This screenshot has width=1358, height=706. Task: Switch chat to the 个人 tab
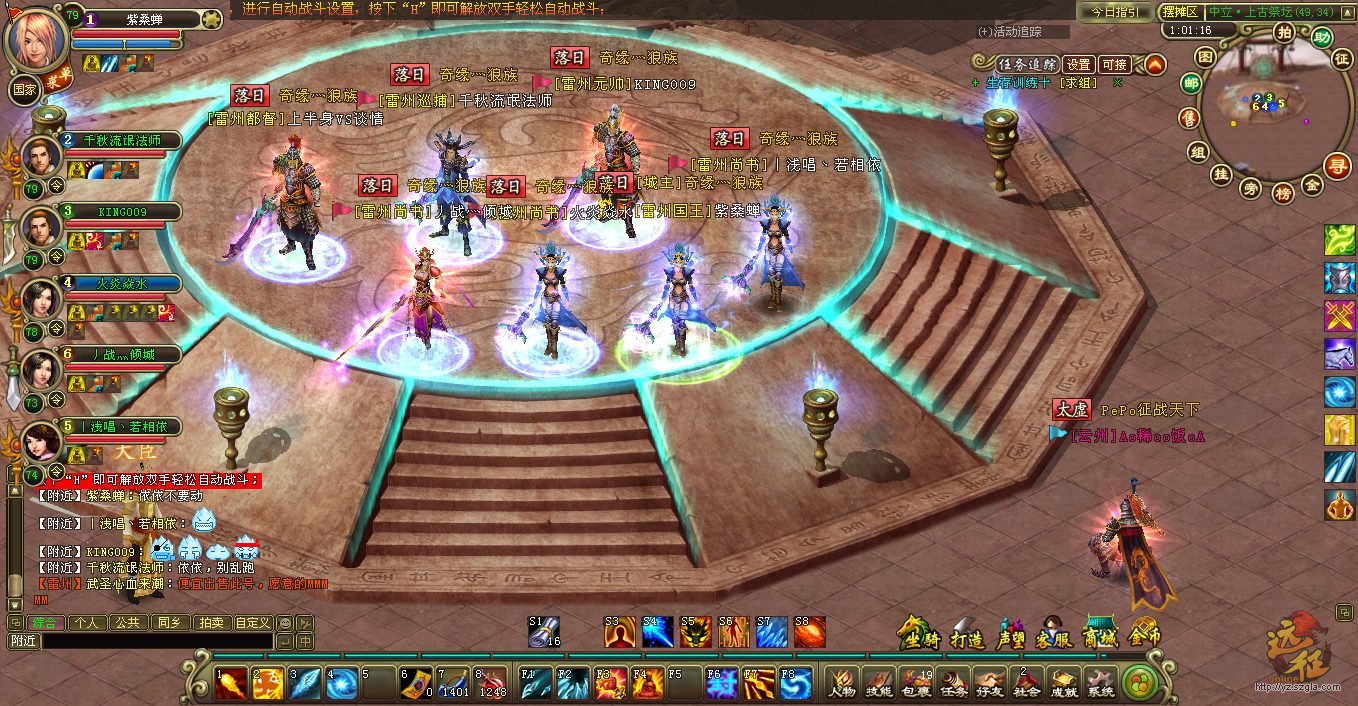87,622
